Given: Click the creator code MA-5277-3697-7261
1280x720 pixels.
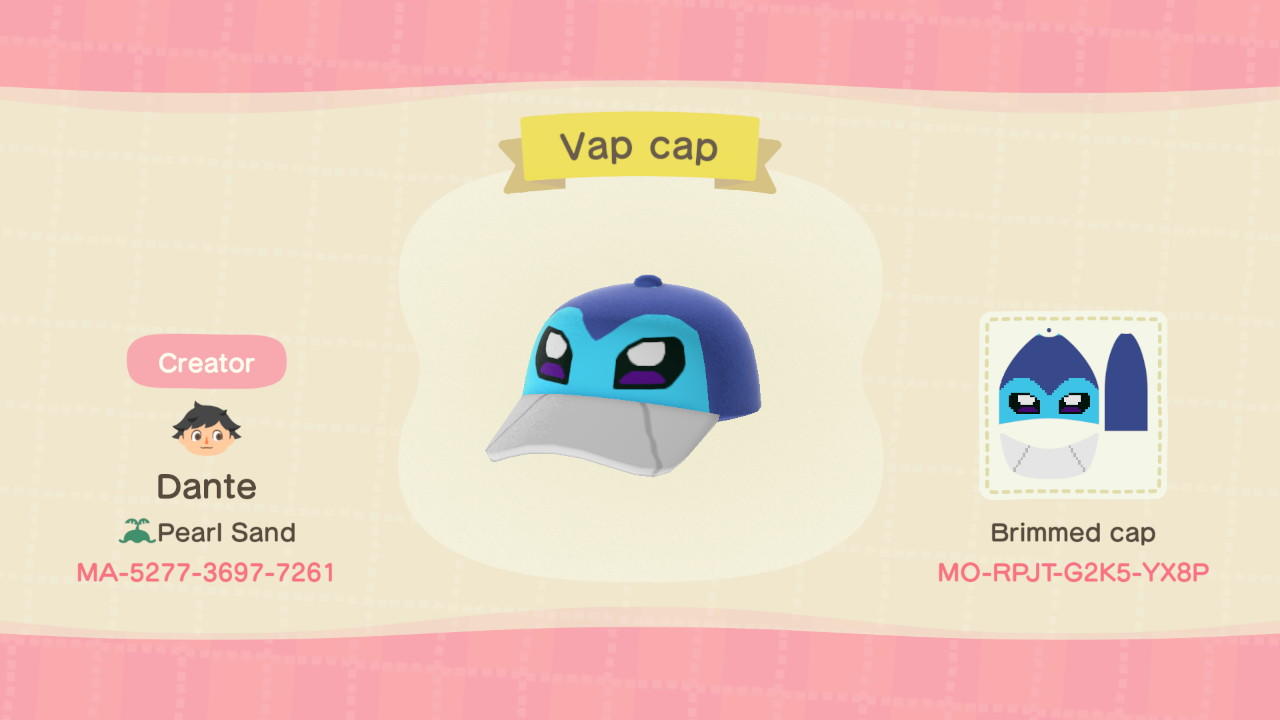Looking at the screenshot, I should pos(206,572).
